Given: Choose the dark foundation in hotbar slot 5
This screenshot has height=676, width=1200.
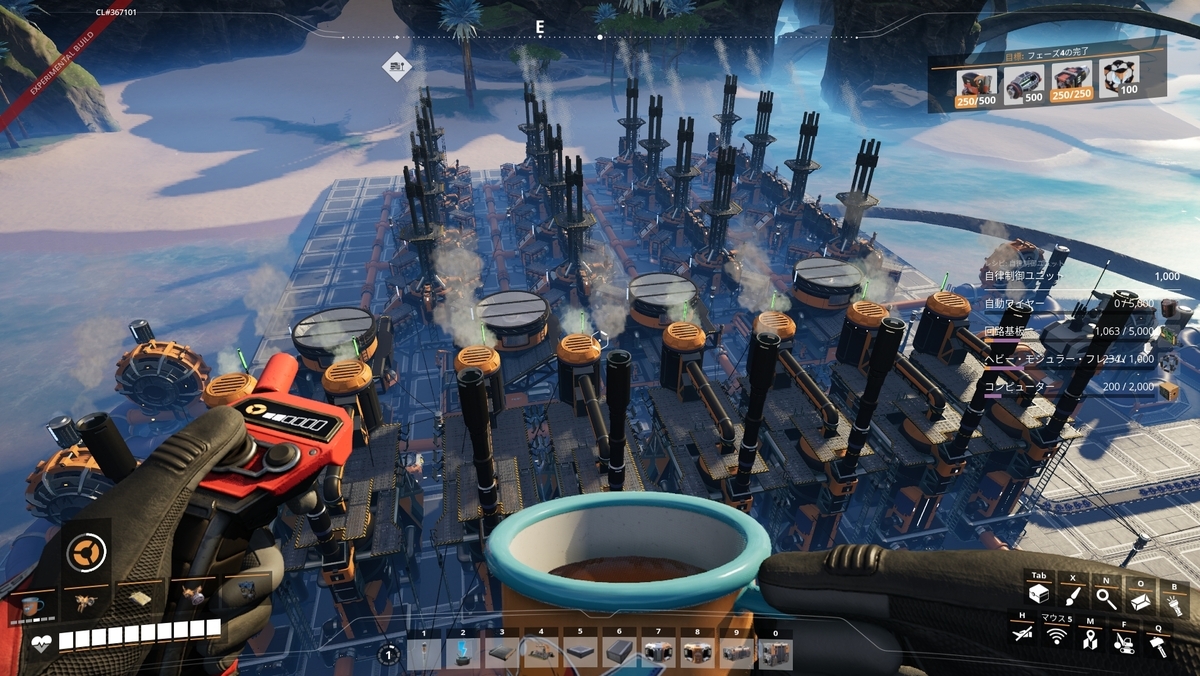Looking at the screenshot, I should click(580, 653).
